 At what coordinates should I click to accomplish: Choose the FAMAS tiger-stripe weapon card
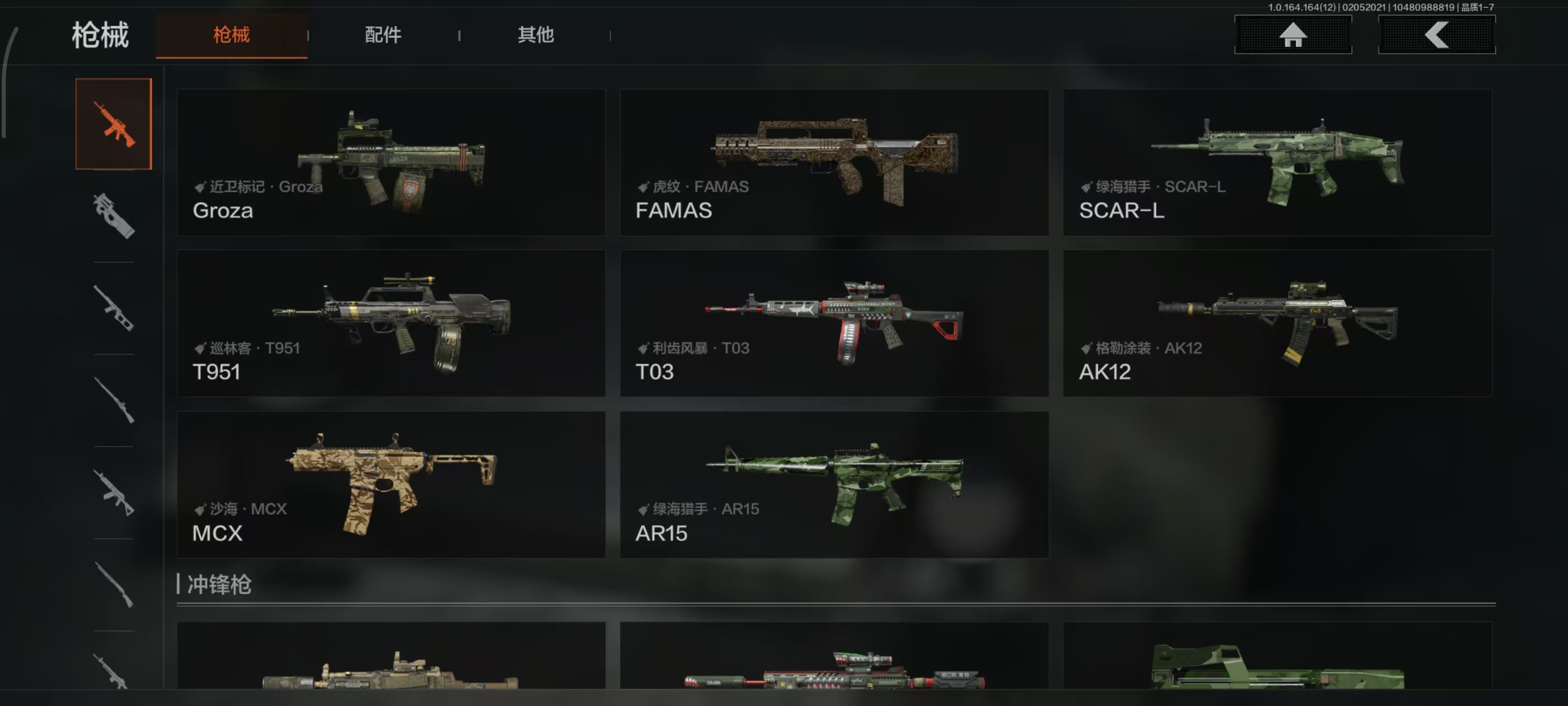834,163
